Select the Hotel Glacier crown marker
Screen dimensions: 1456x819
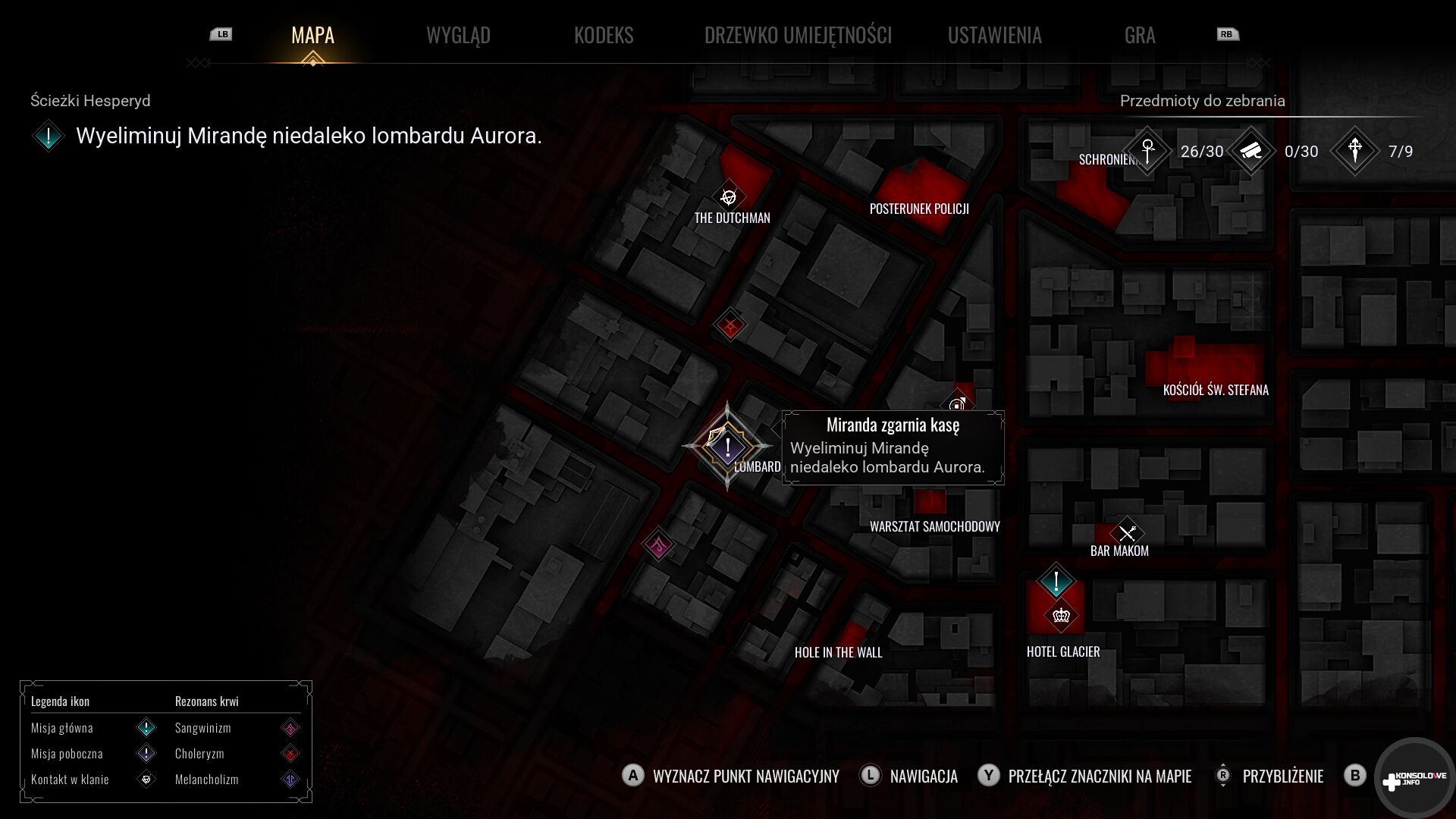[1061, 615]
